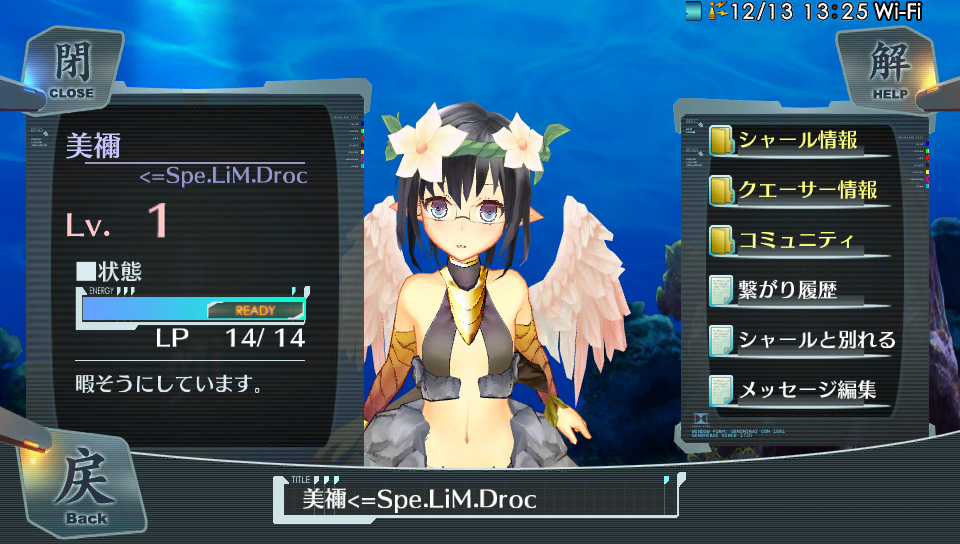
Task: Go back with the 戻 Back button
Action: [85, 487]
